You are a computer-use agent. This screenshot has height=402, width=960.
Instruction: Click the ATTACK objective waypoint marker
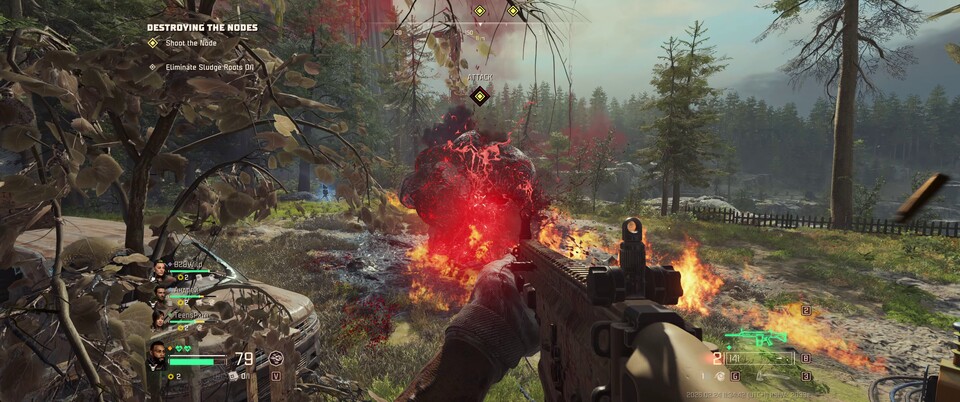tap(479, 96)
